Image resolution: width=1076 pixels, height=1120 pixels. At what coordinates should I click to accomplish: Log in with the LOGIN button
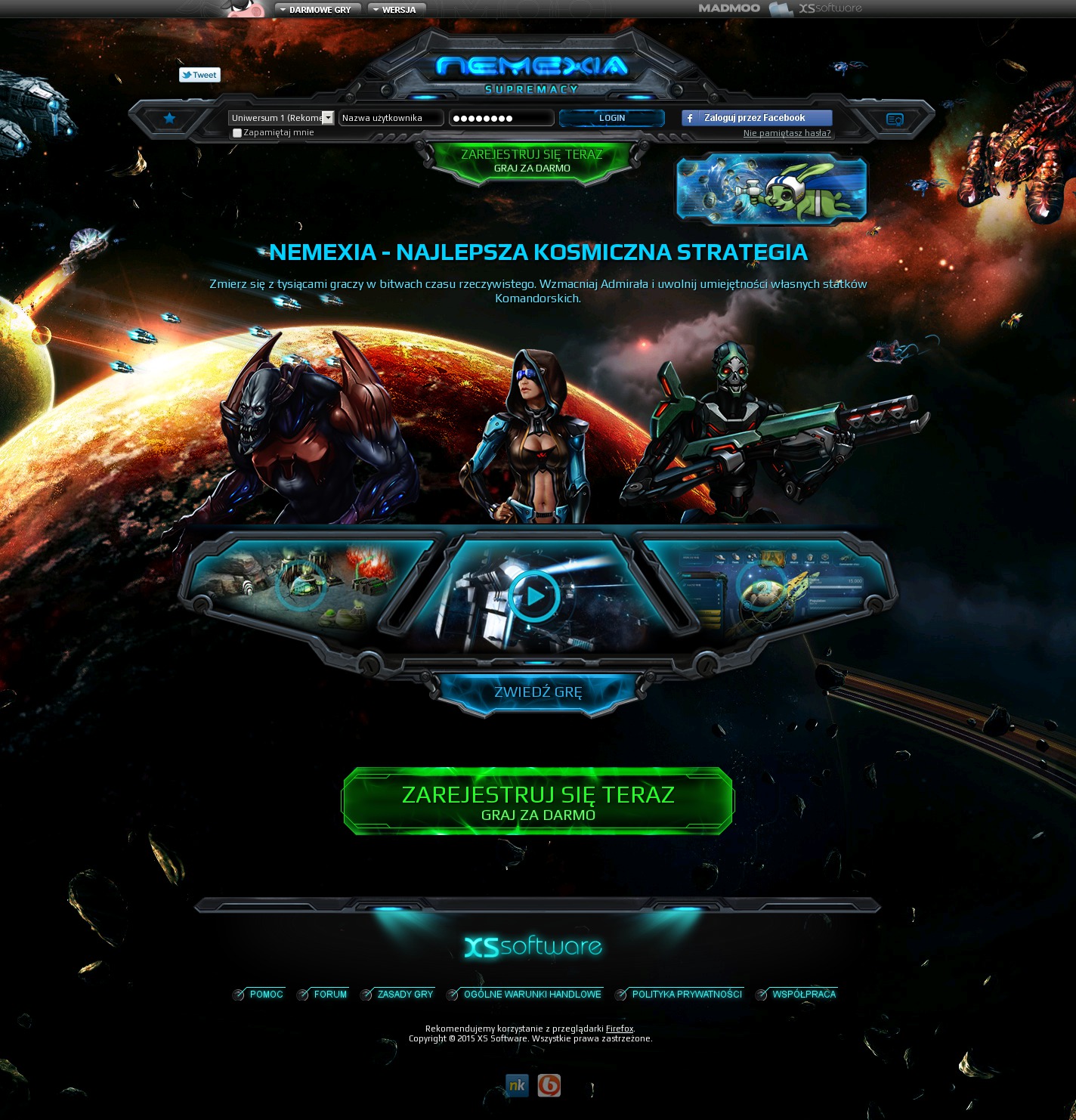coord(611,118)
